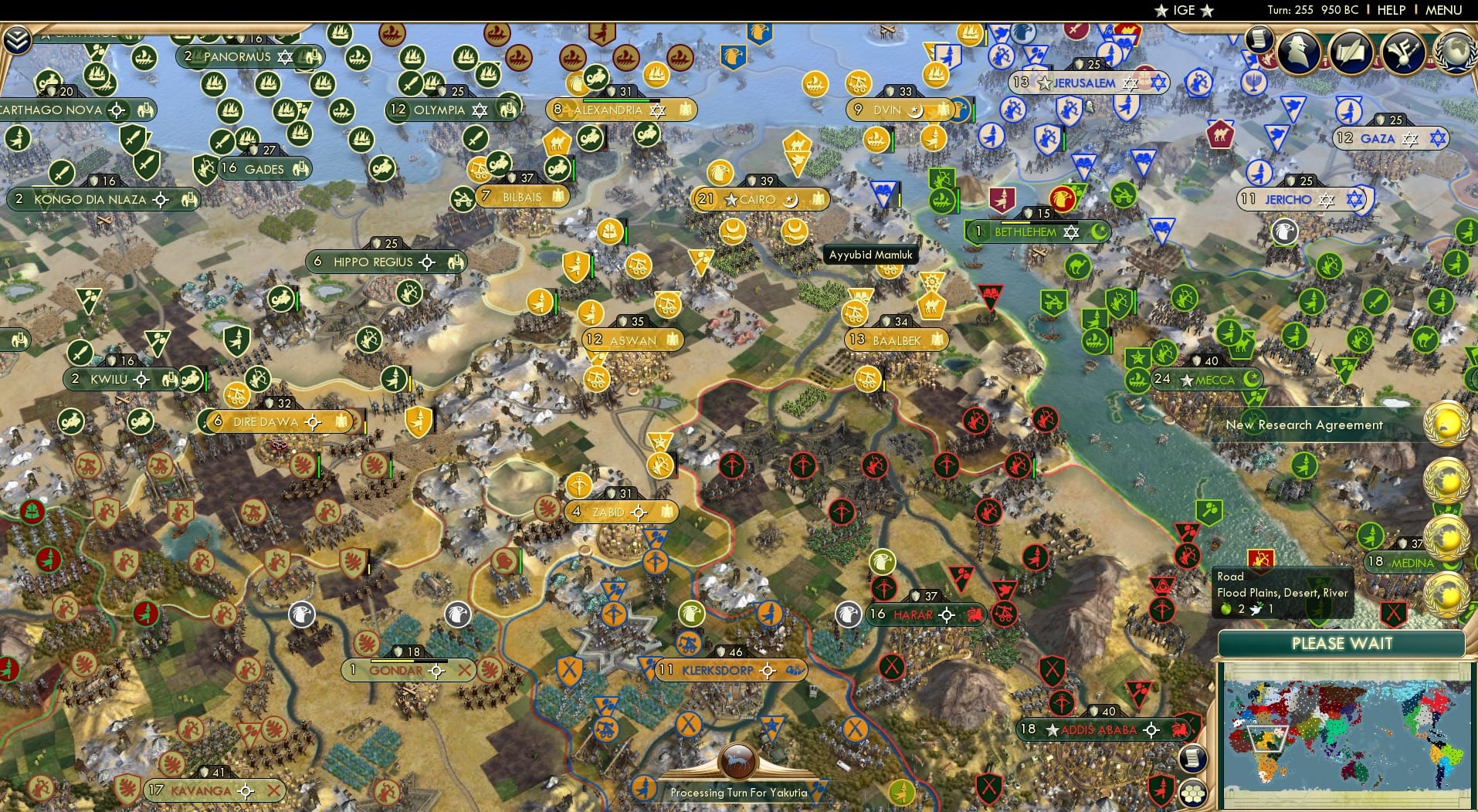This screenshot has height=812, width=1478.
Task: Open the Social Policies screen icon
Action: coord(1405,51)
